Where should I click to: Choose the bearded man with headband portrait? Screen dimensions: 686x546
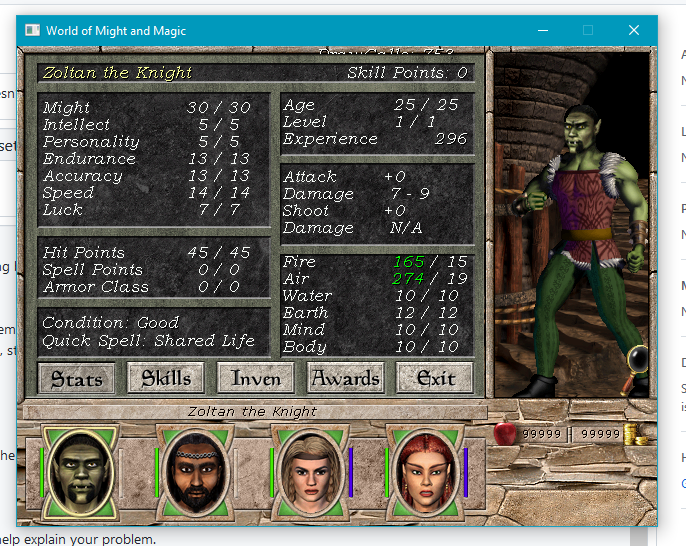(x=194, y=470)
